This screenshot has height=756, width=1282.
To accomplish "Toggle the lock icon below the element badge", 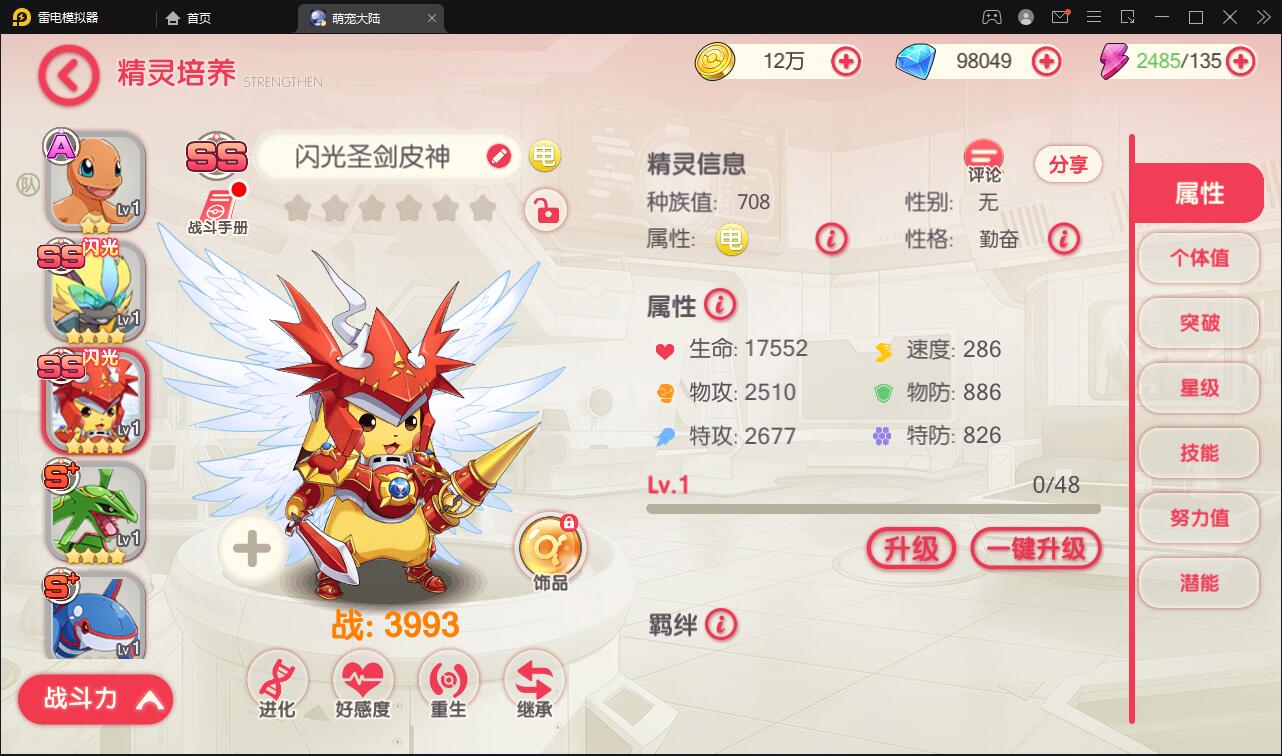I will pyautogui.click(x=545, y=211).
